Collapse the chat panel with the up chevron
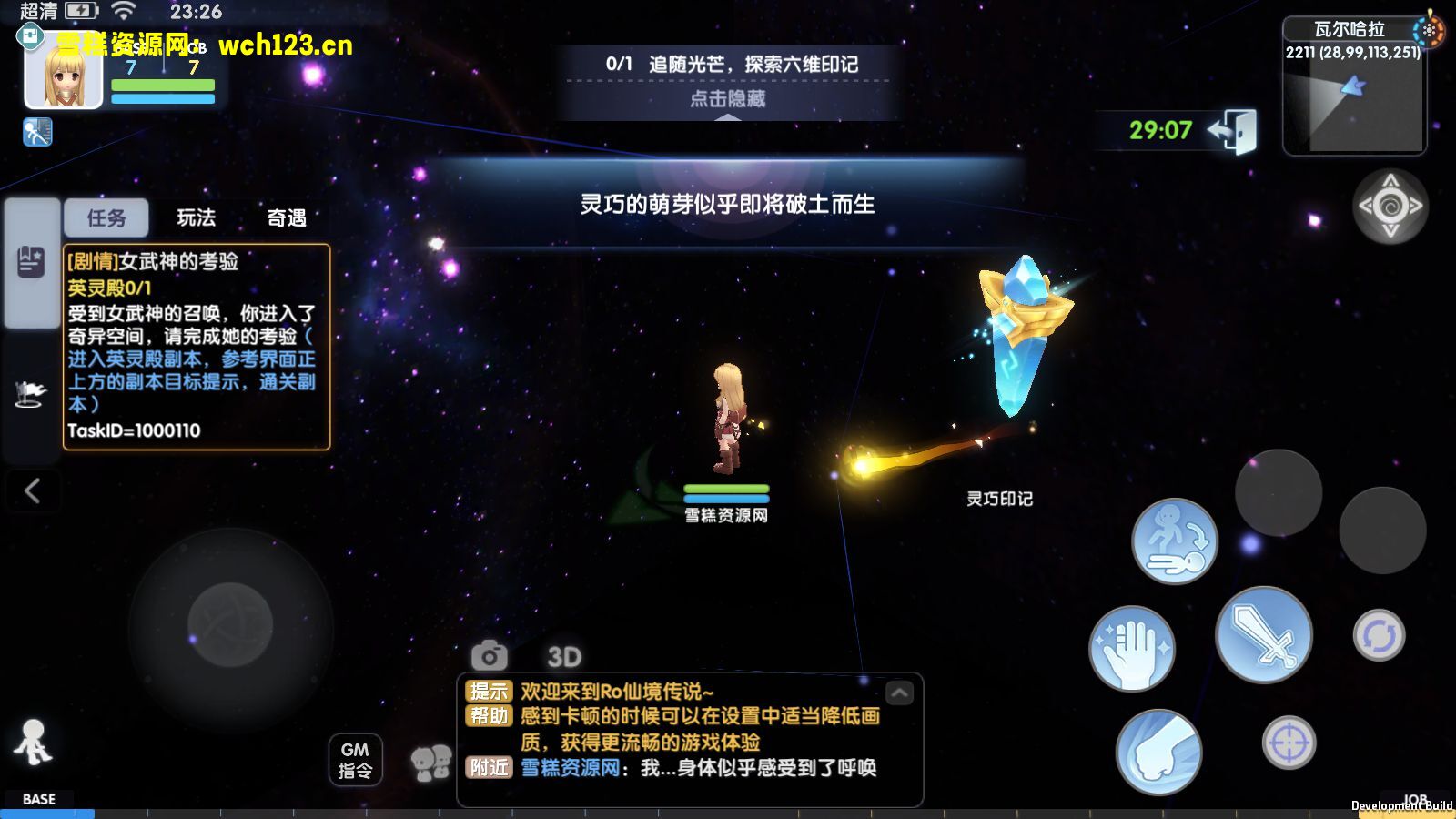The width and height of the screenshot is (1456, 819). [899, 693]
